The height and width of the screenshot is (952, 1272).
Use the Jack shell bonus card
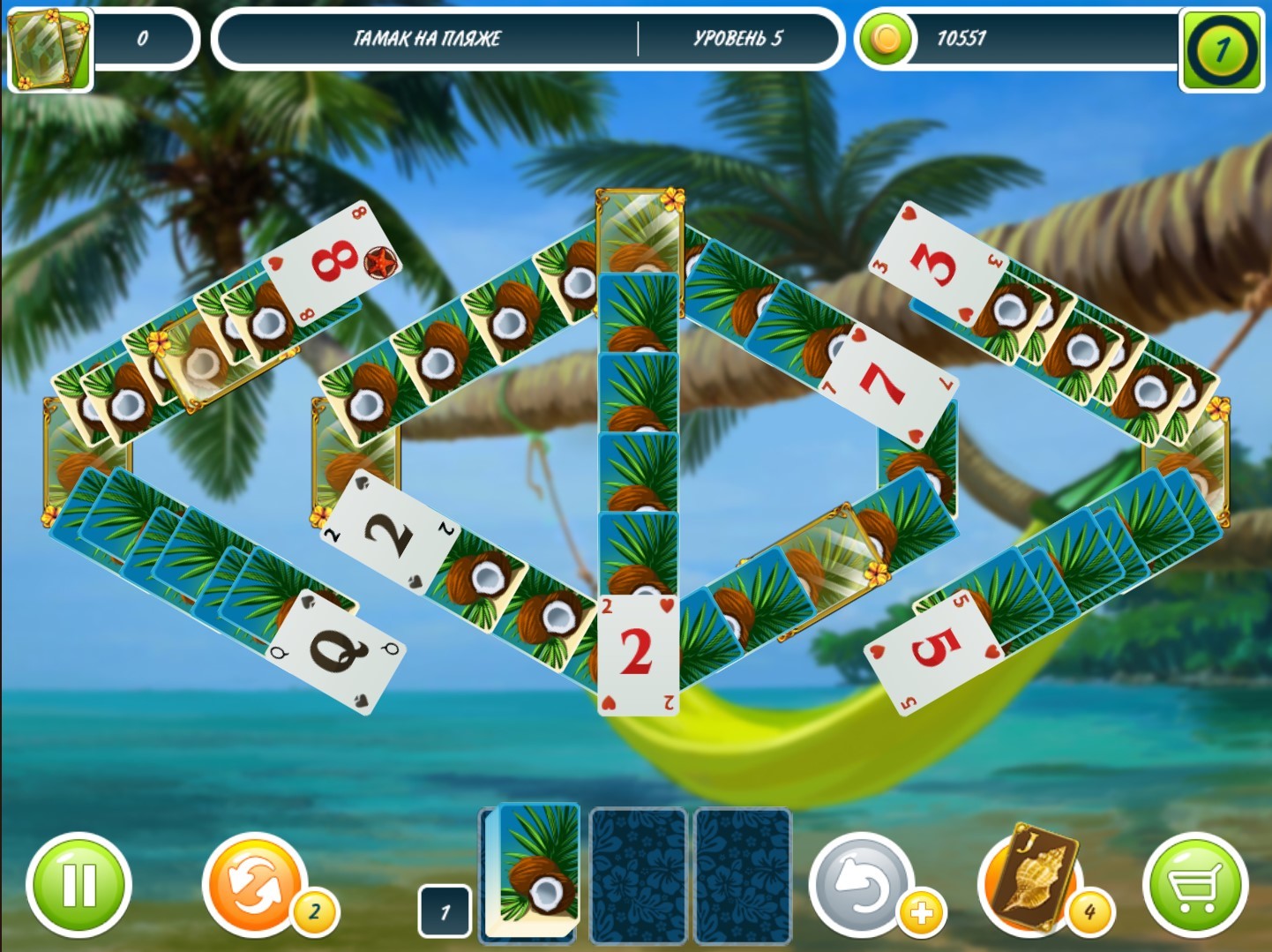[1032, 884]
